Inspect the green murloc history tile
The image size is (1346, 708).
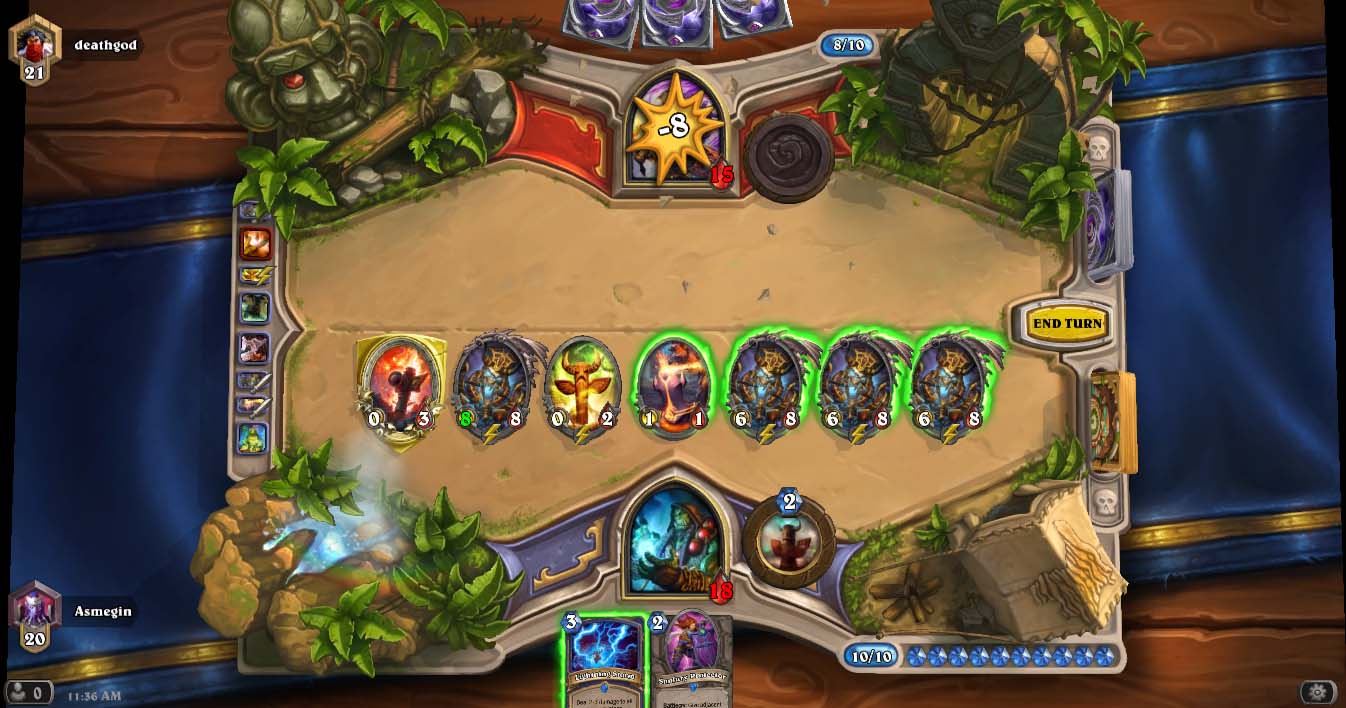[253, 437]
